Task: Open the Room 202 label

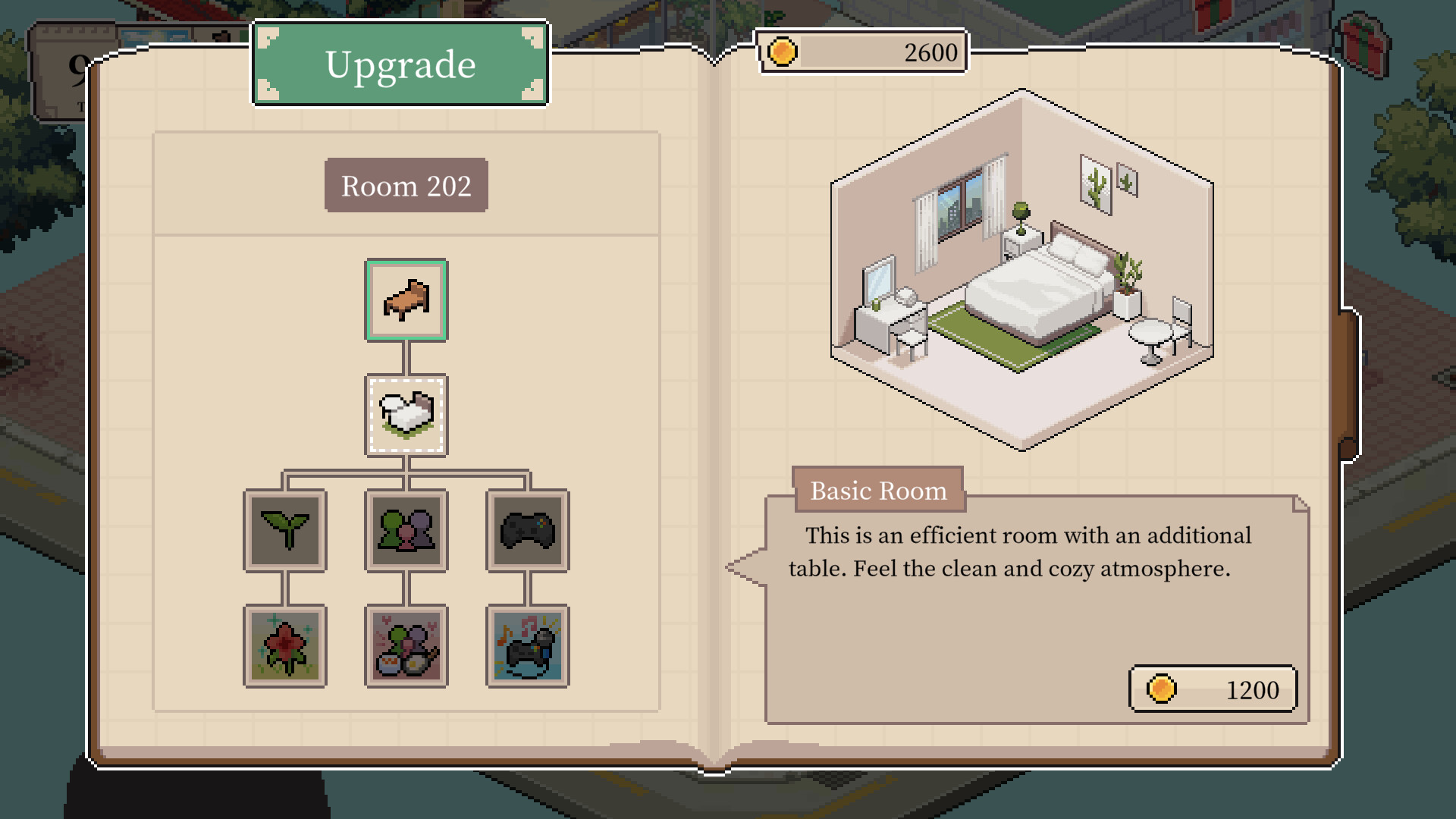Action: pyautogui.click(x=406, y=184)
